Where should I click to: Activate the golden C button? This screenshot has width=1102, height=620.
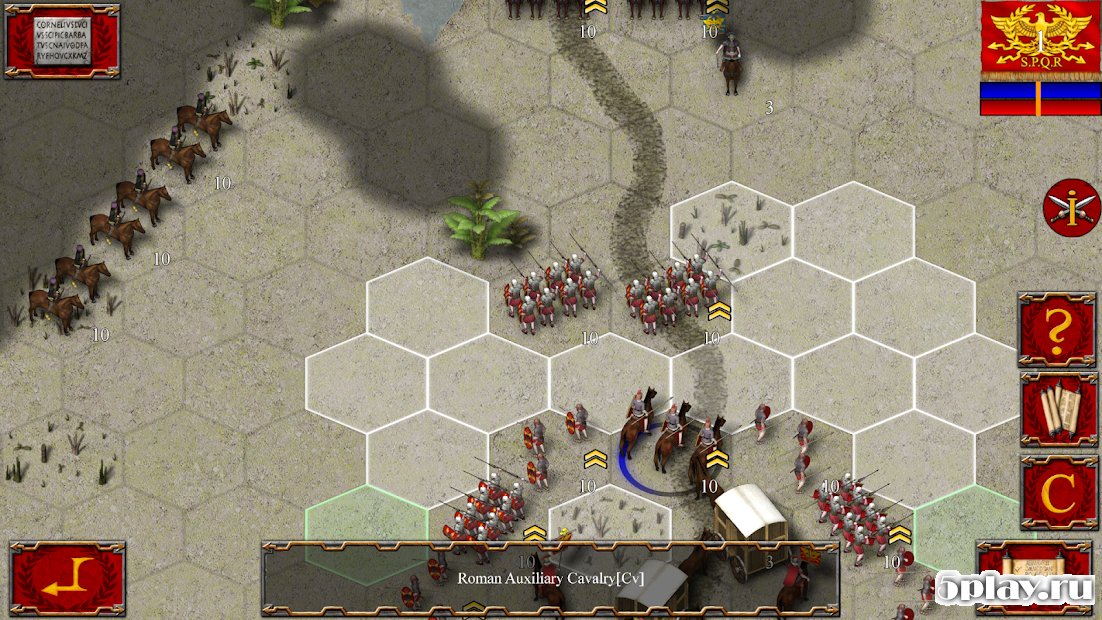pyautogui.click(x=1058, y=491)
